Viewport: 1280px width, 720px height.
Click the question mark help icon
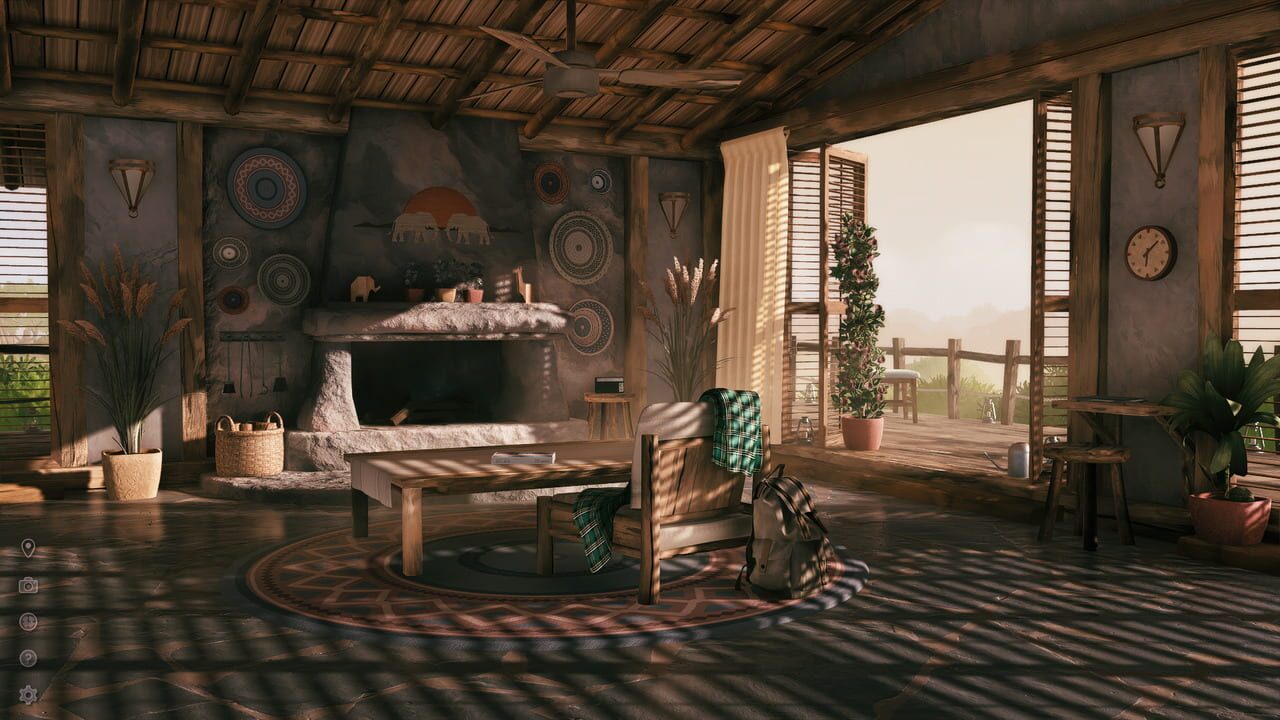coord(26,656)
